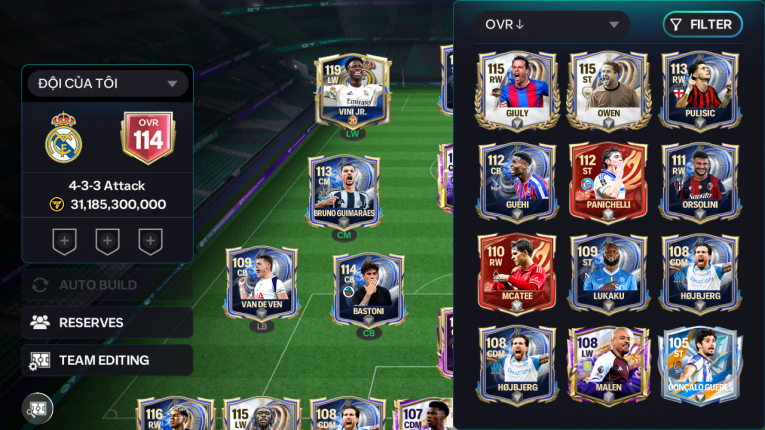Choose the Orsolini player card
The height and width of the screenshot is (430, 765).
[x=700, y=180]
